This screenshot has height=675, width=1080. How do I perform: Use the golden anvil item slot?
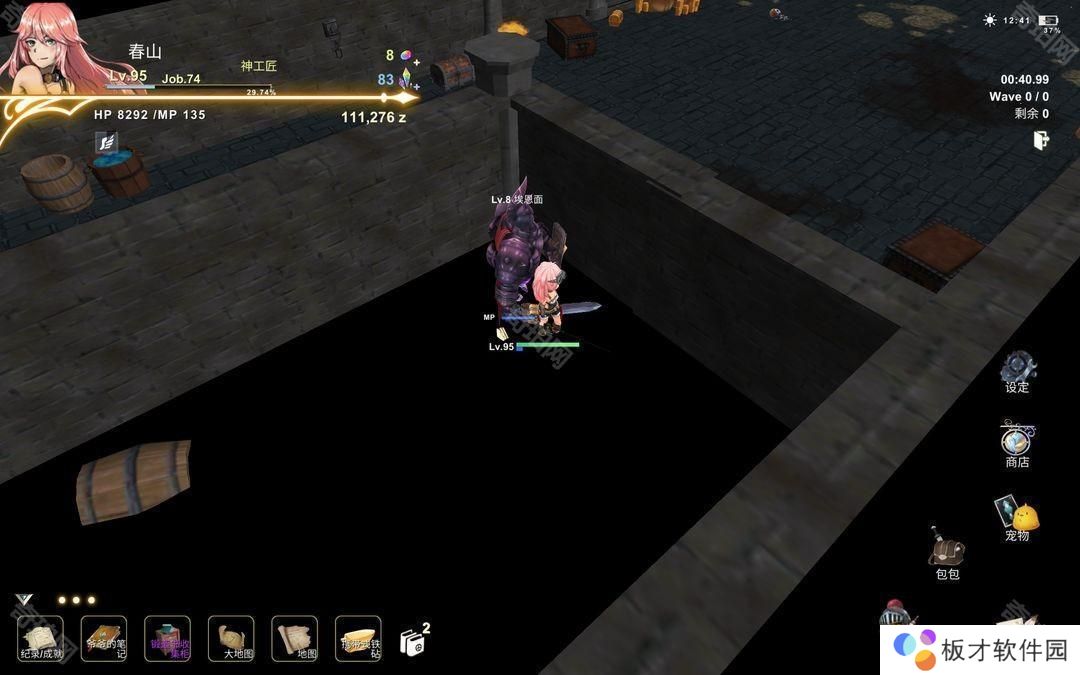[358, 638]
